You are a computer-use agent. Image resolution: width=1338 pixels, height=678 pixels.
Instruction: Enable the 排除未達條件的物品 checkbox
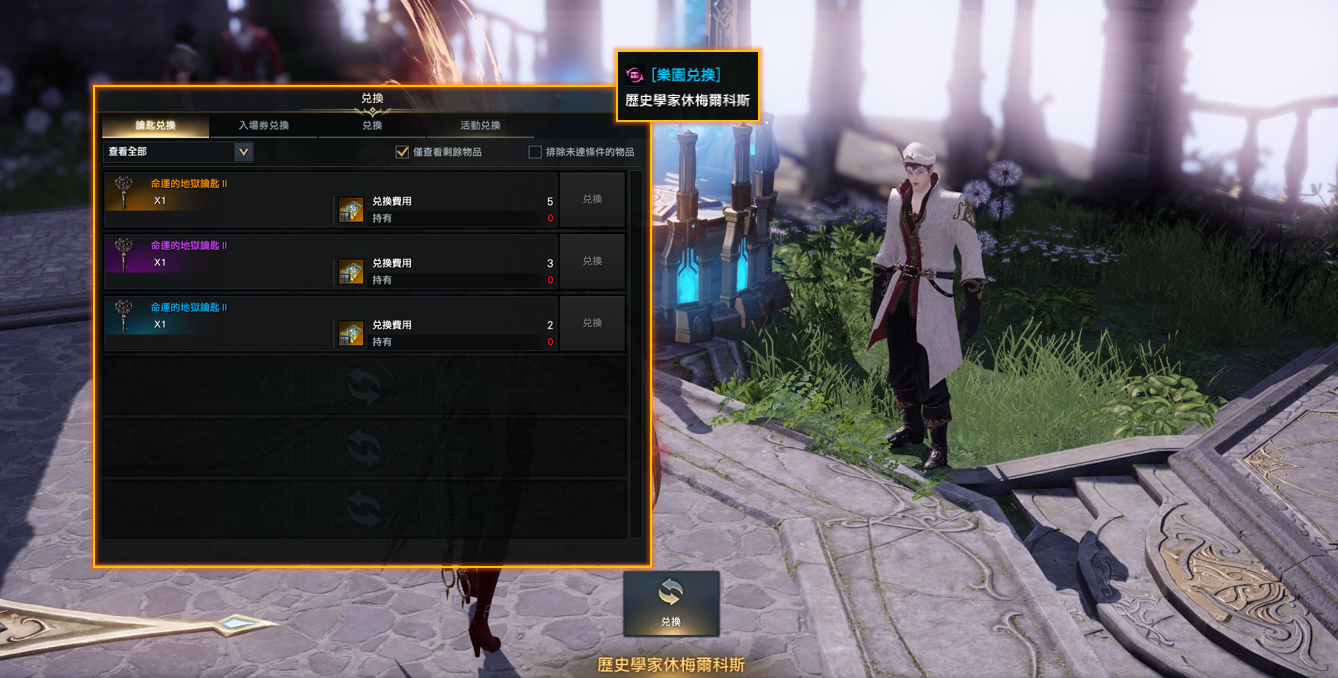click(535, 152)
